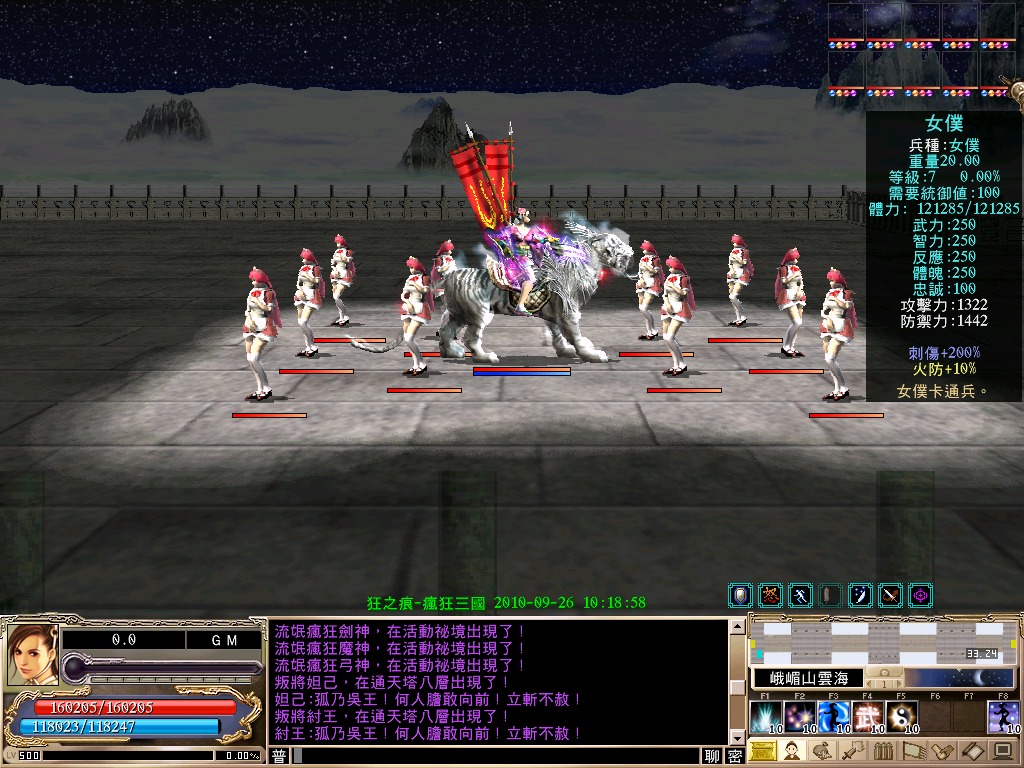
Task: Cast the F4 skill marked 武
Action: pos(867,717)
